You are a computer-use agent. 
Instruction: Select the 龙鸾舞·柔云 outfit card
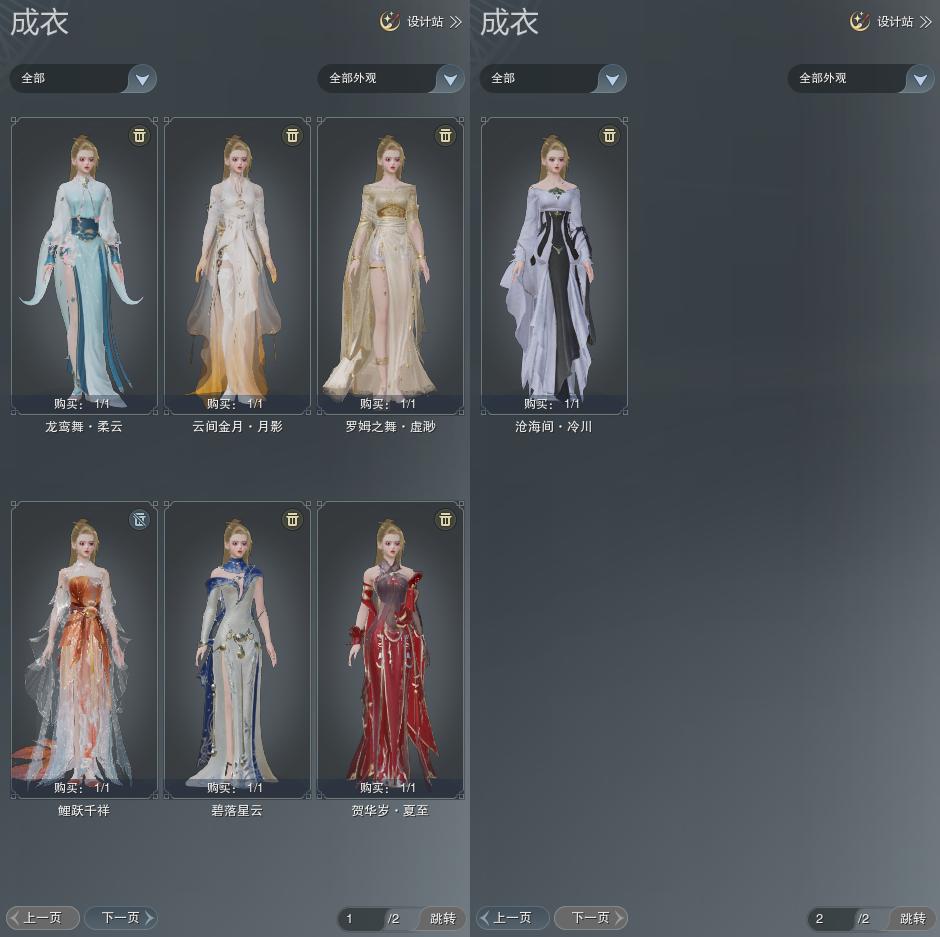[84, 265]
